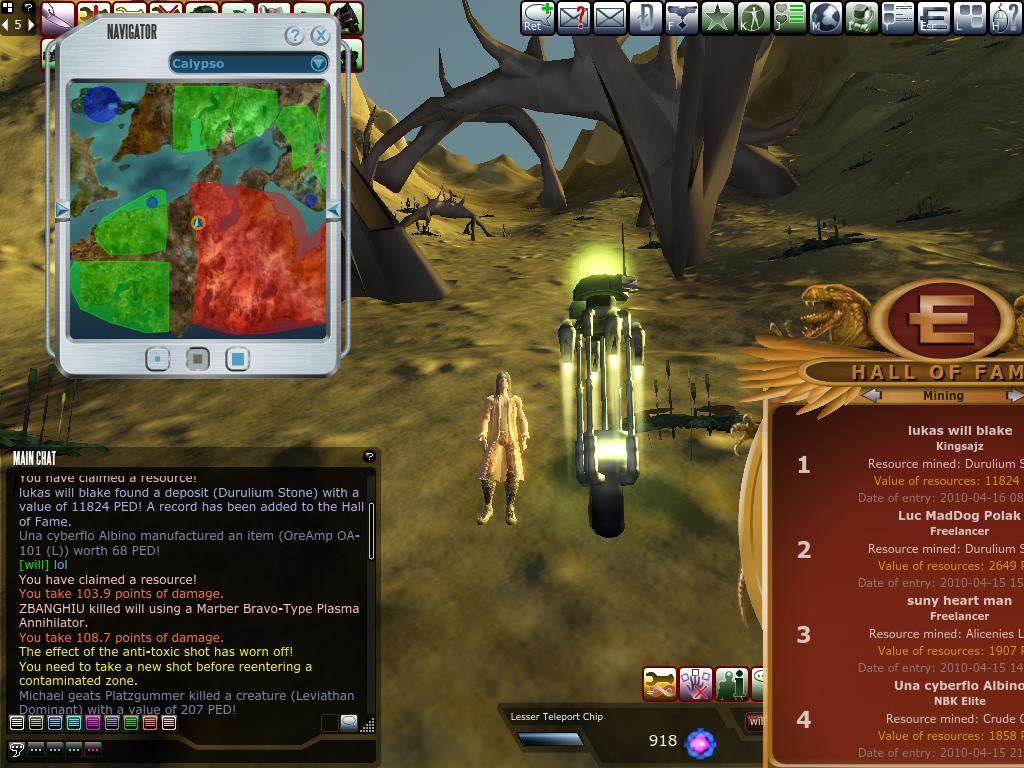Open the Calypso planet dropdown
The width and height of the screenshot is (1024, 768).
coord(318,63)
